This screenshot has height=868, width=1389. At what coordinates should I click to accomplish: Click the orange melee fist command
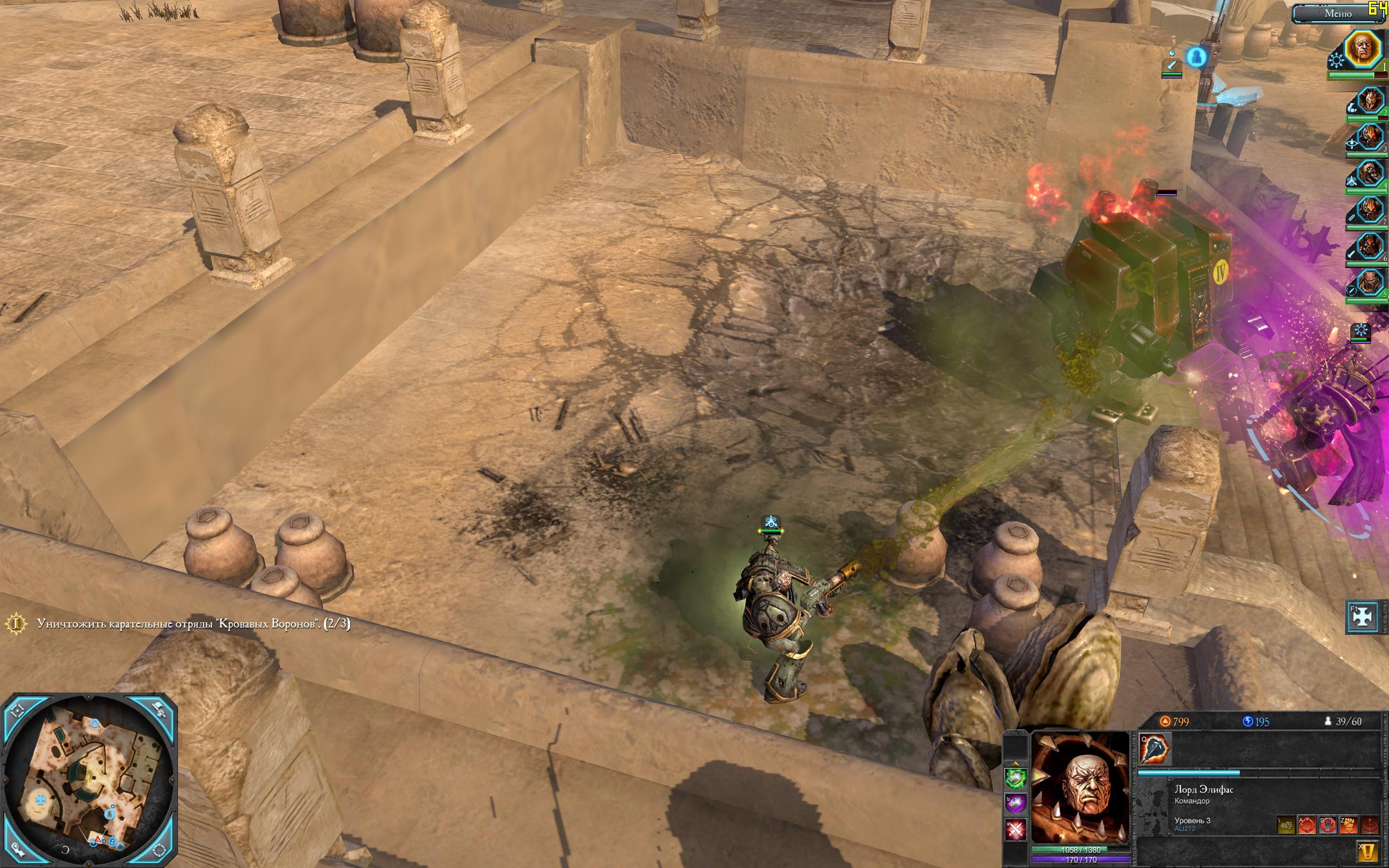coord(1348,826)
